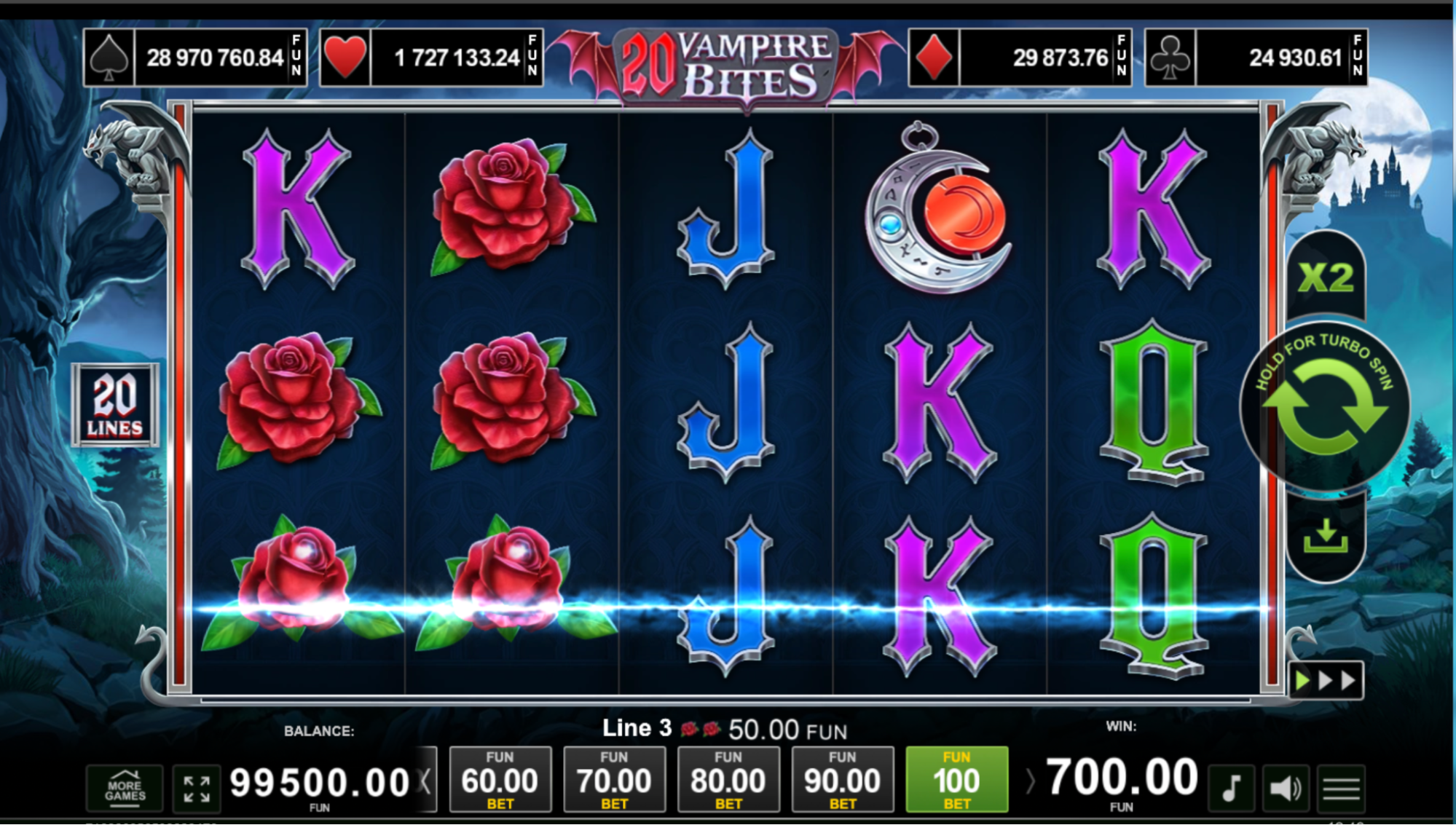Screen dimensions: 1456x825
Task: Select the green 100 FUN bet
Action: click(x=956, y=780)
